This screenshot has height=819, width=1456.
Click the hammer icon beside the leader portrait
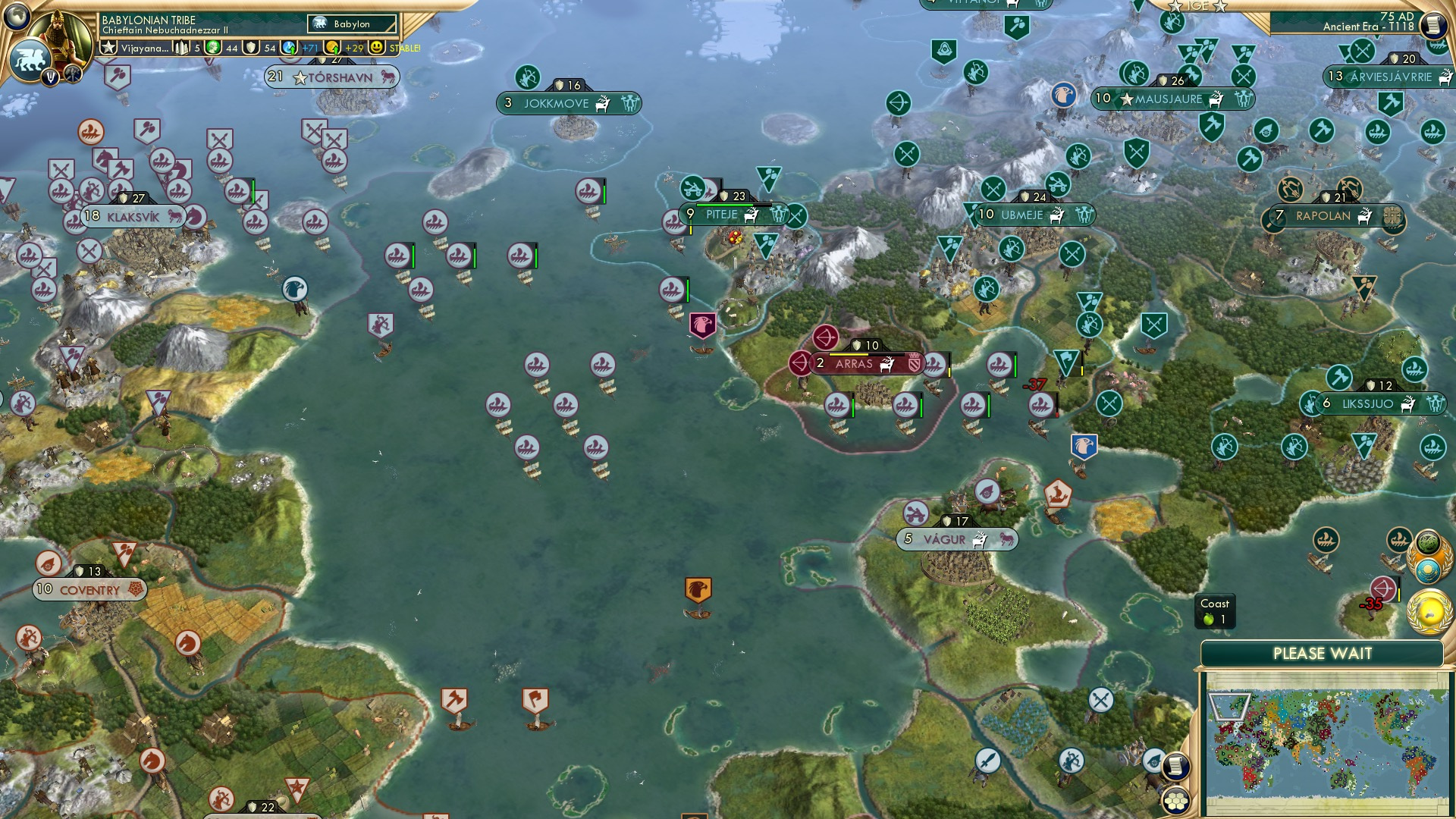72,74
